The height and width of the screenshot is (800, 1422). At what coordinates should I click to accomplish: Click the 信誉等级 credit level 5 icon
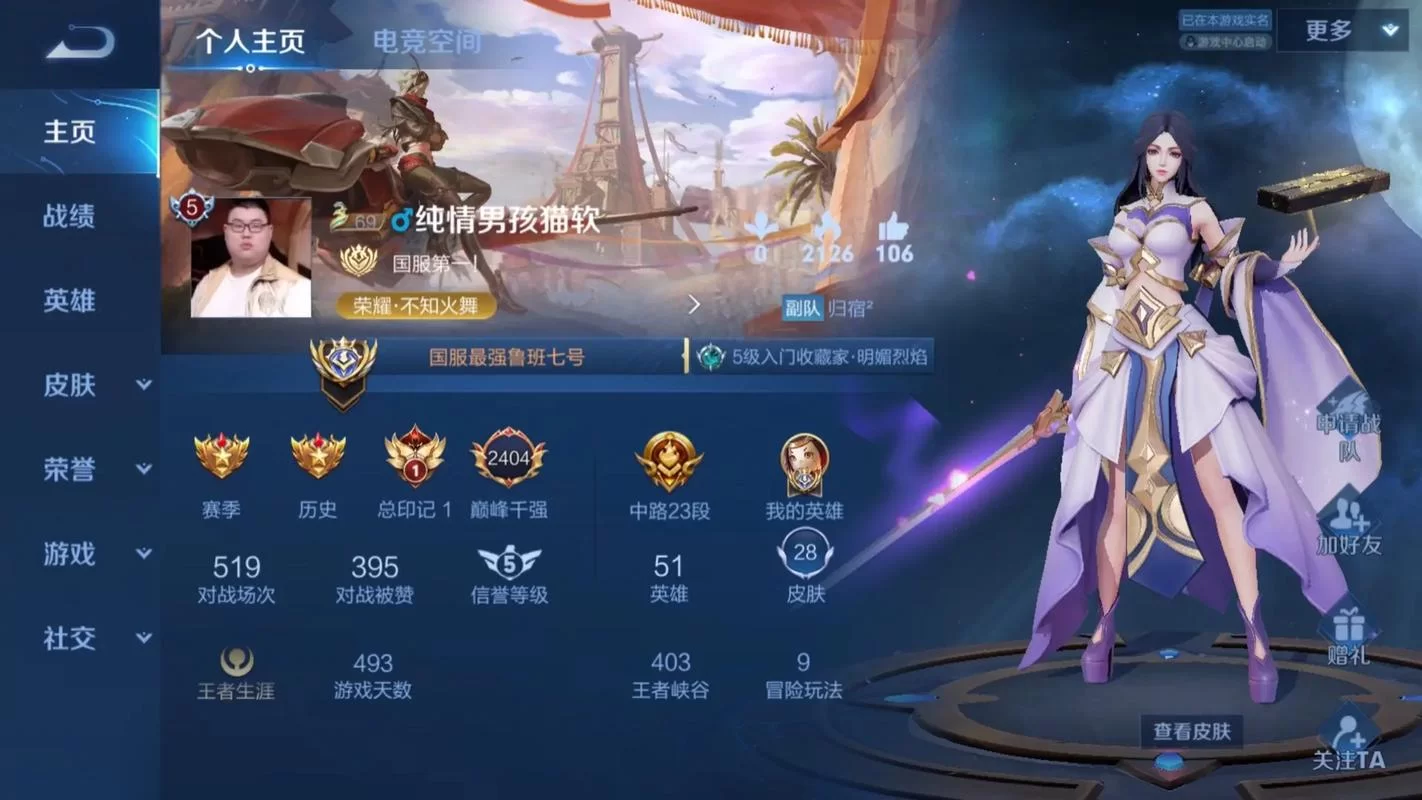pyautogui.click(x=510, y=561)
